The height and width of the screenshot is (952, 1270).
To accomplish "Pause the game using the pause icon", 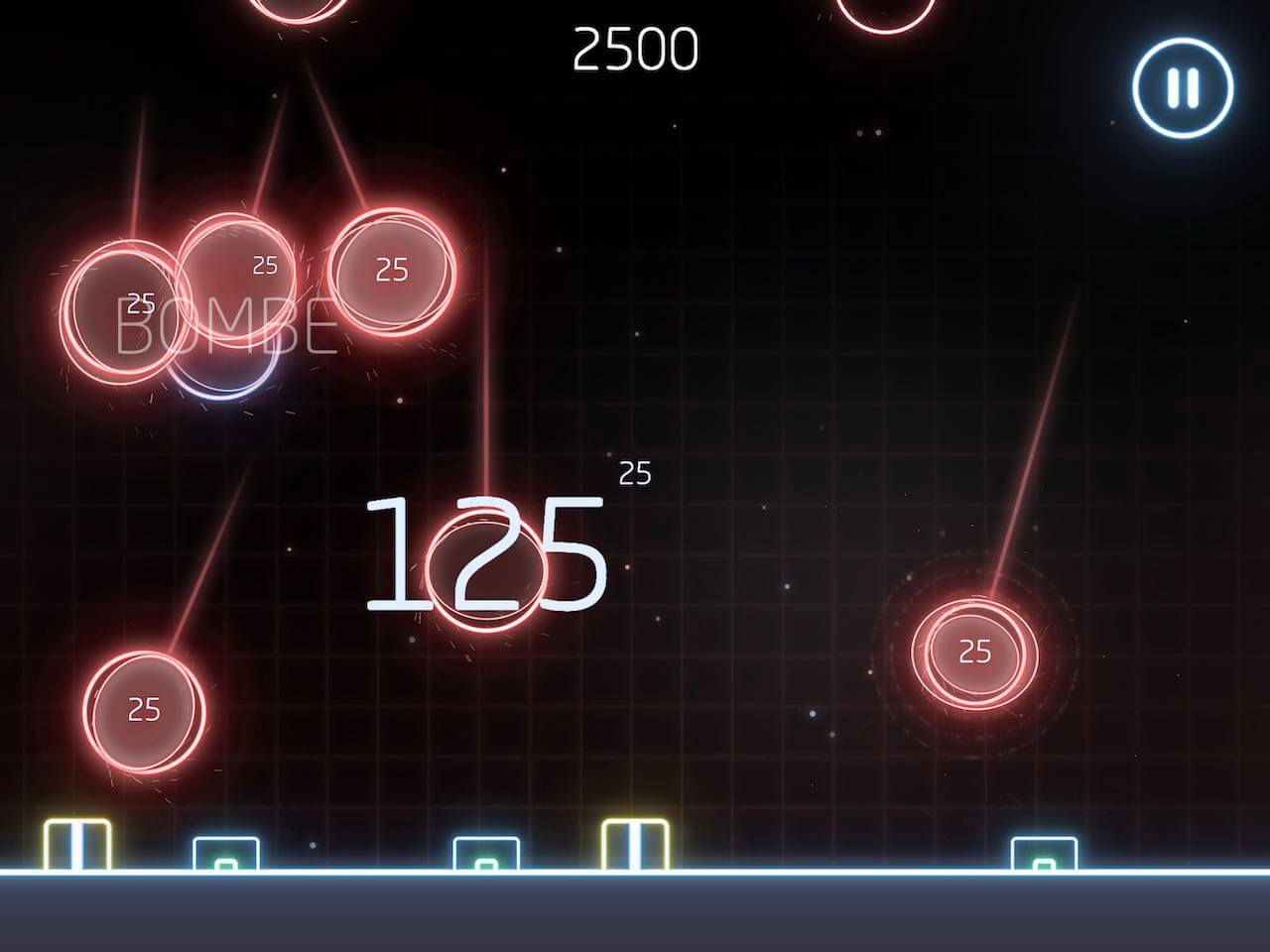I will pyautogui.click(x=1181, y=87).
